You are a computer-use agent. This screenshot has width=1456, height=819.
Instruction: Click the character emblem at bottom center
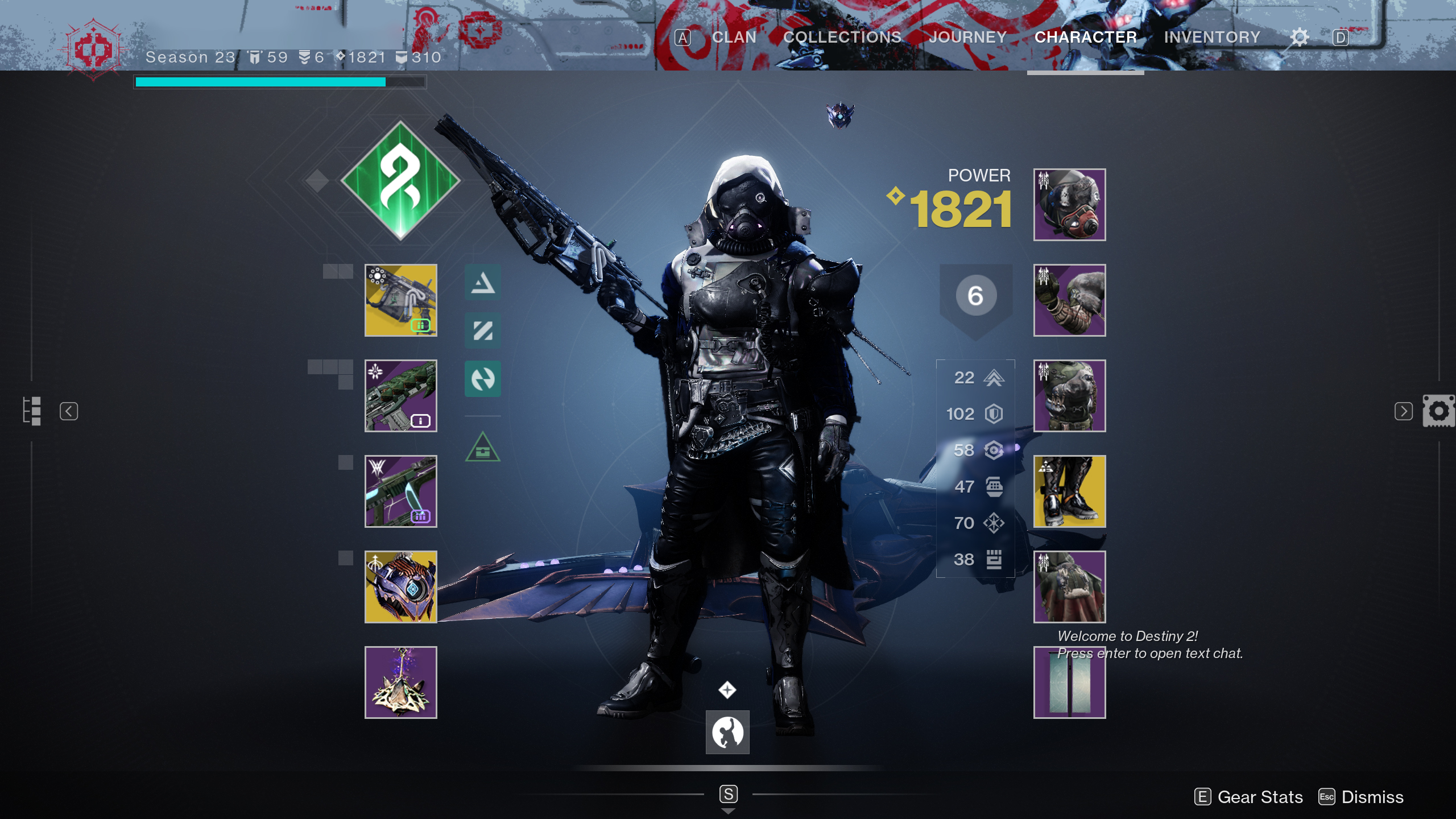pos(728,733)
